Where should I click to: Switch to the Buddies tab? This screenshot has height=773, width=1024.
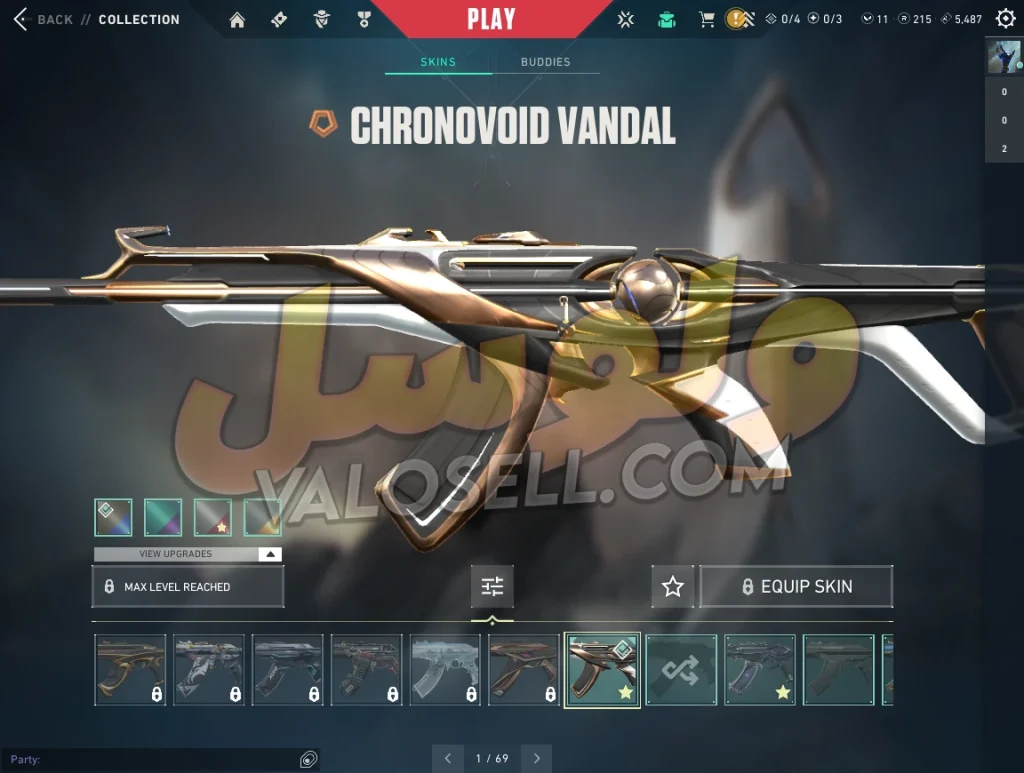(545, 62)
